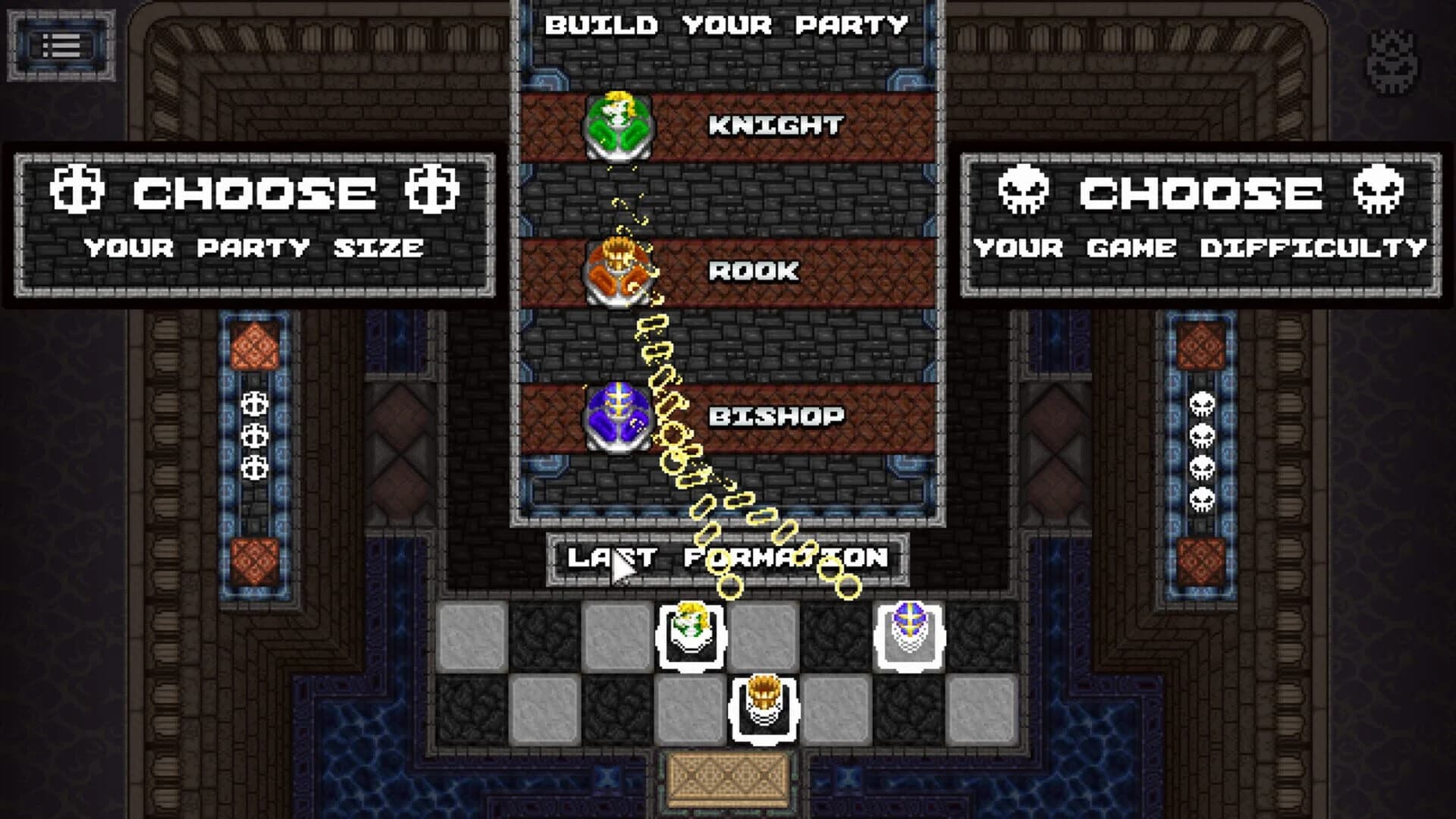
Task: Select the first cross to set smallest party size
Action: point(255,404)
